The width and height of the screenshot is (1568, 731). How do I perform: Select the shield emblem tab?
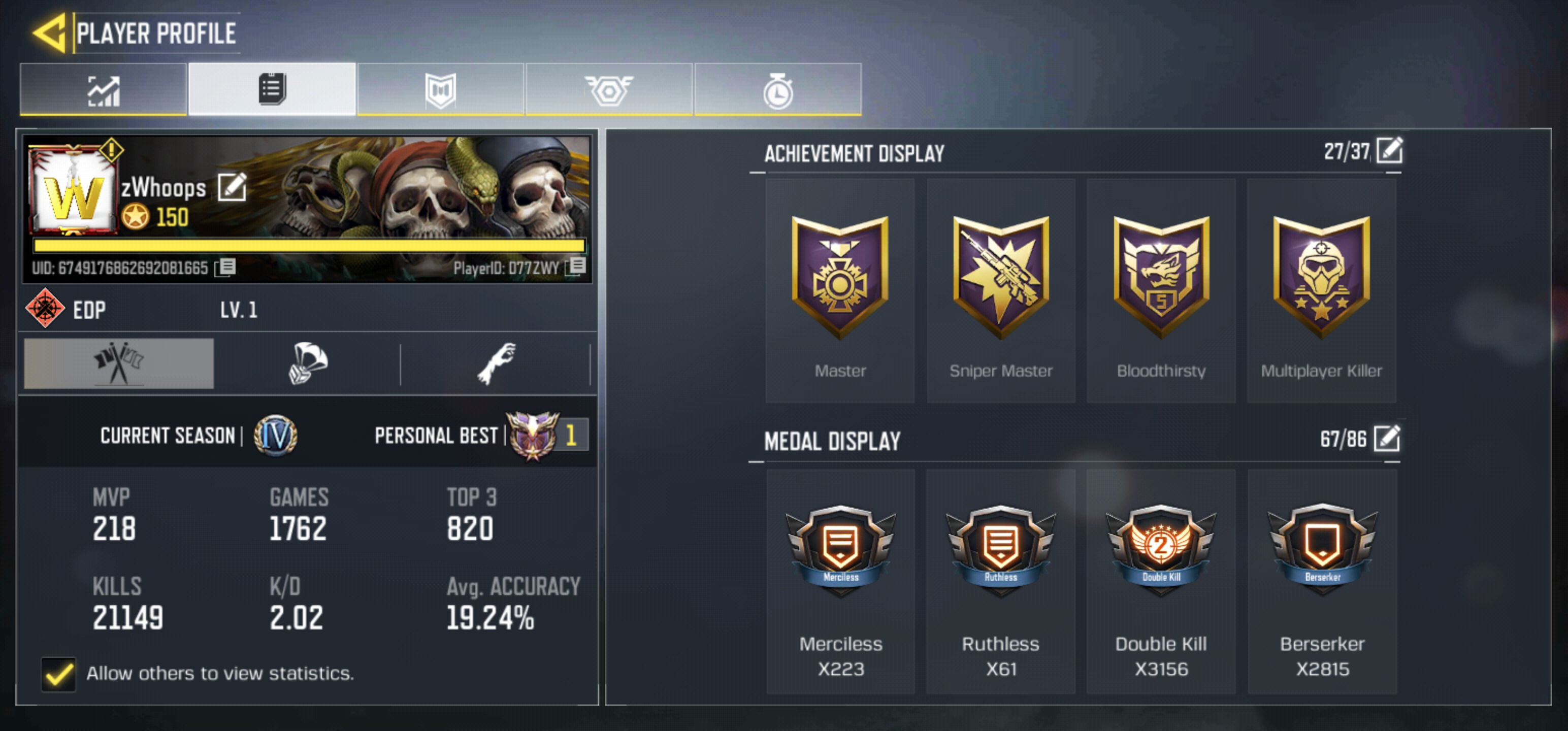tap(440, 90)
